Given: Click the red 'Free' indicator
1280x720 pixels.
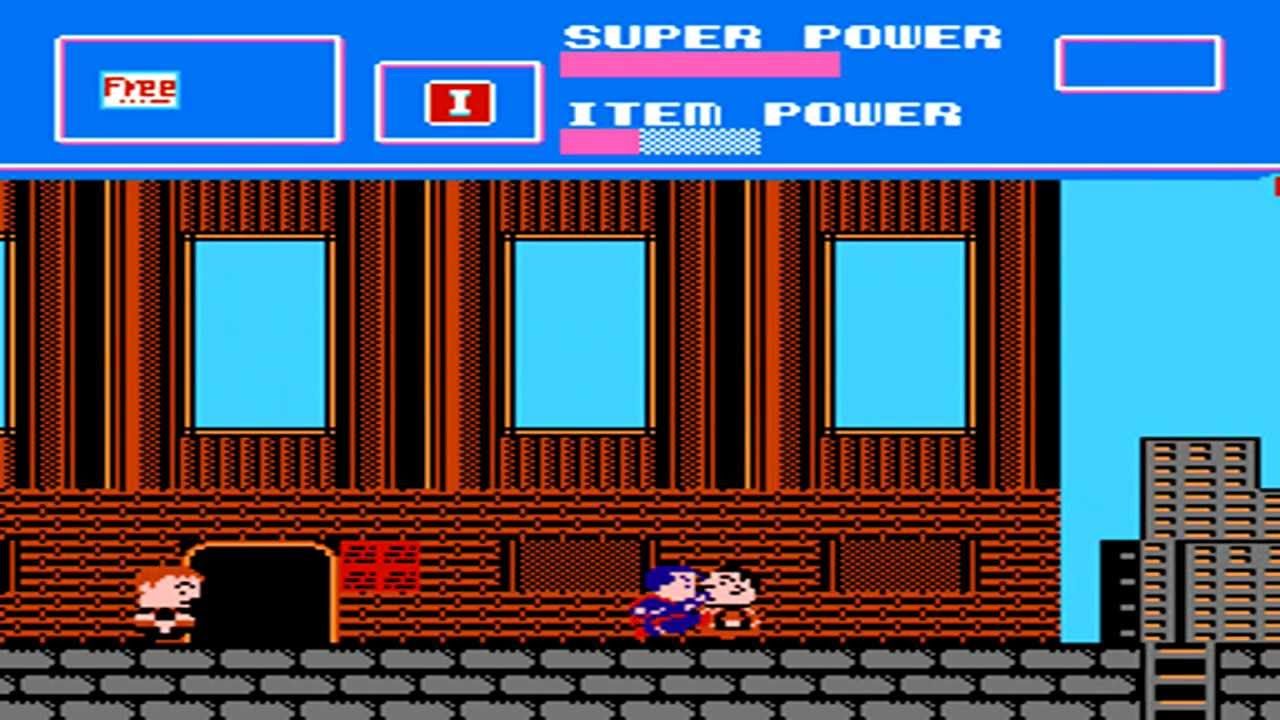Looking at the screenshot, I should tap(140, 90).
